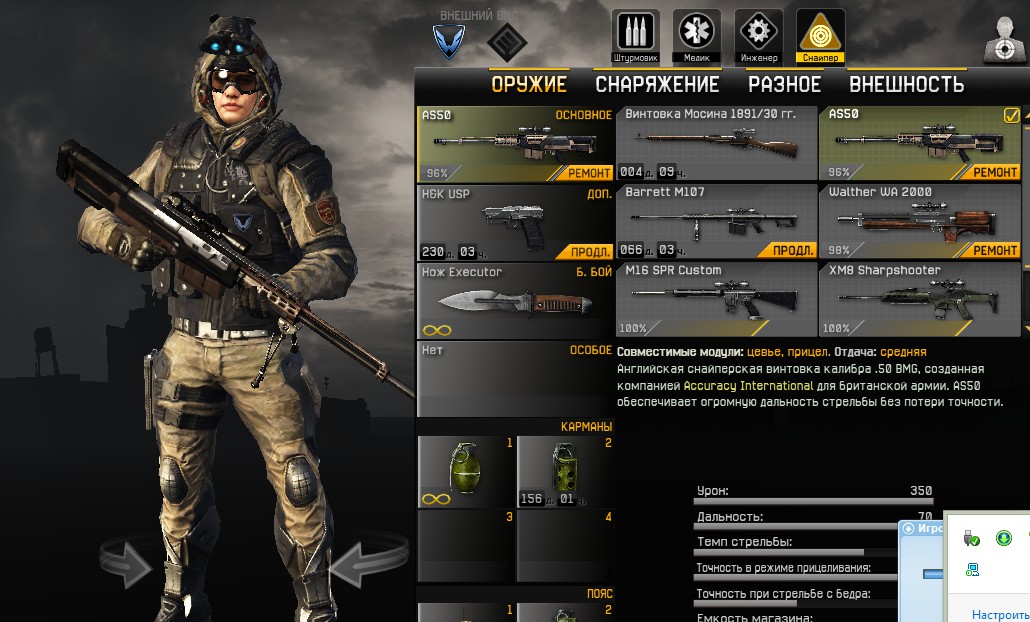Select the Инженер class icon

point(758,36)
